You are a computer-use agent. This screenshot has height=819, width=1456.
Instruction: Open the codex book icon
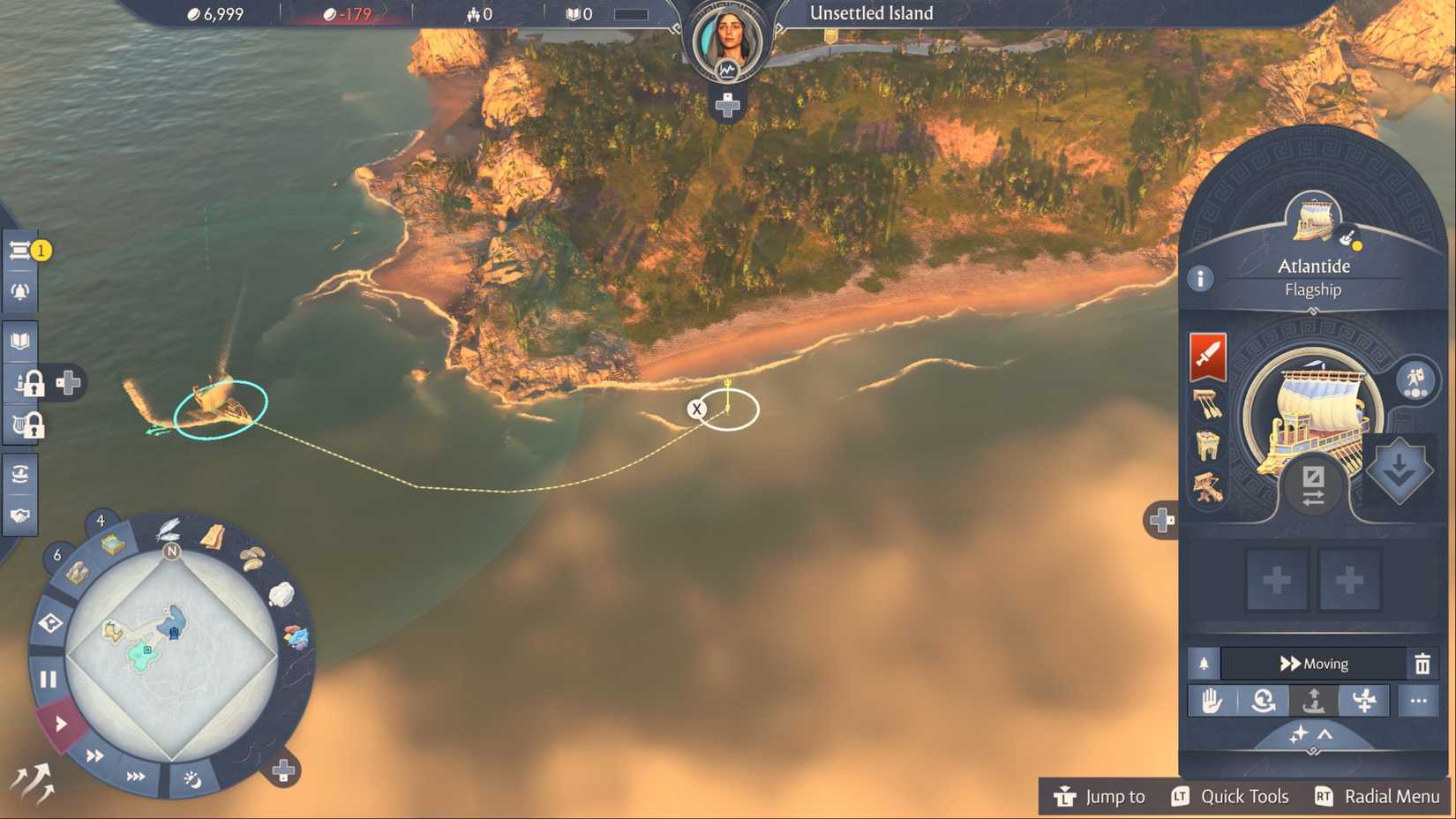(x=19, y=339)
